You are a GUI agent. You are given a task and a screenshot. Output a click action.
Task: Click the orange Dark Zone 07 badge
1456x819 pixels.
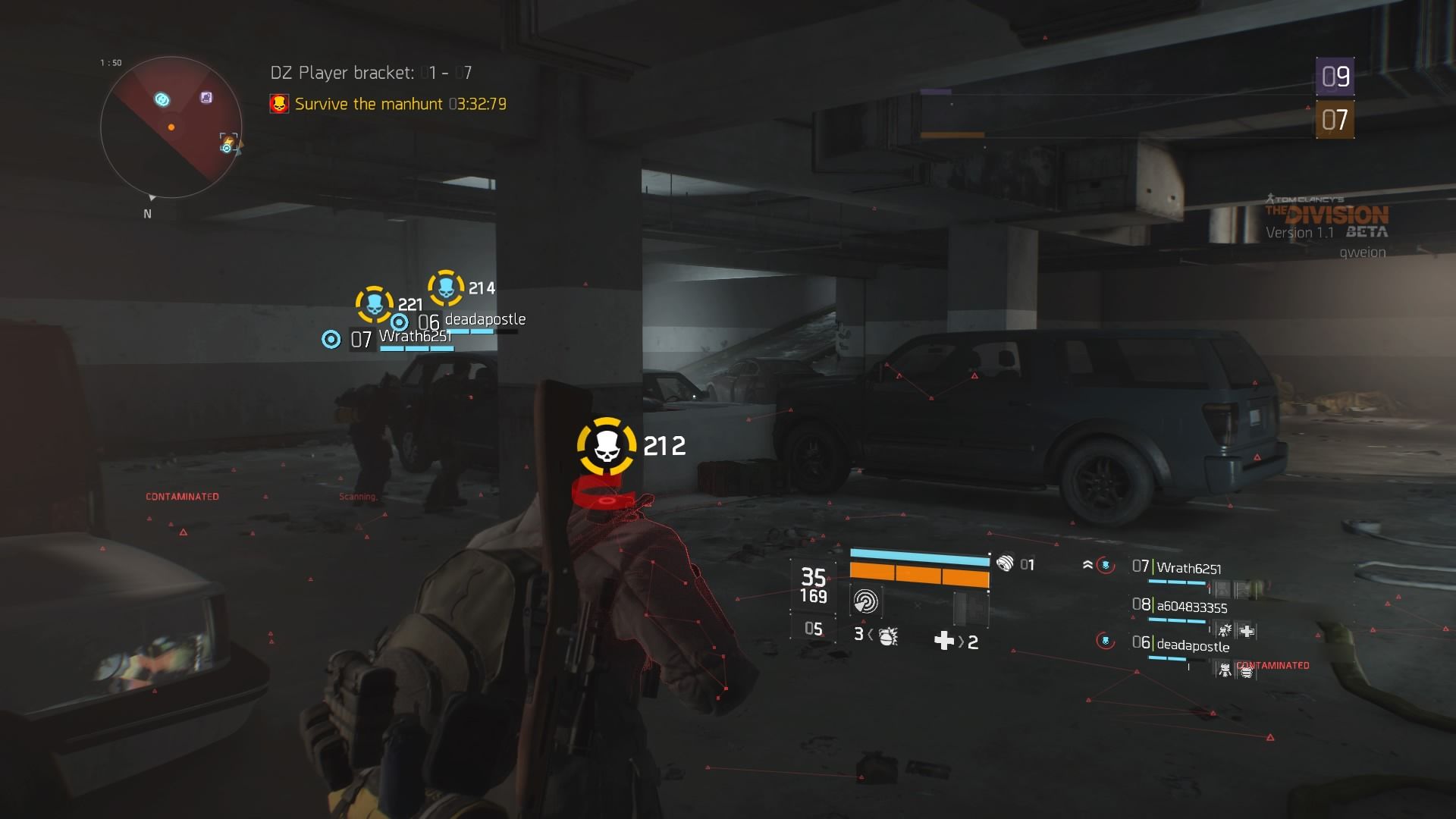click(1335, 120)
